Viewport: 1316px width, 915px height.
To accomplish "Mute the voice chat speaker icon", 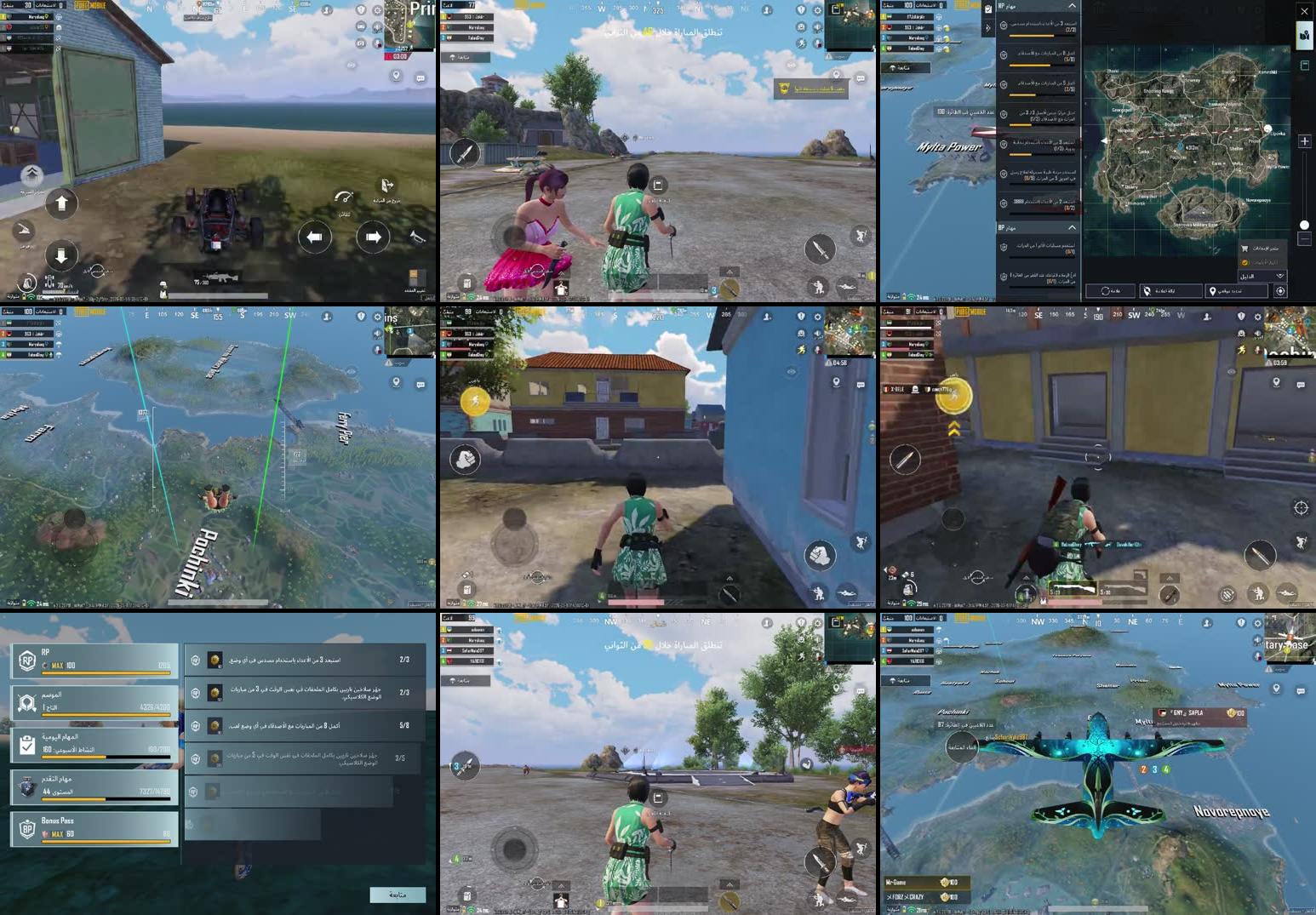I will [x=817, y=28].
